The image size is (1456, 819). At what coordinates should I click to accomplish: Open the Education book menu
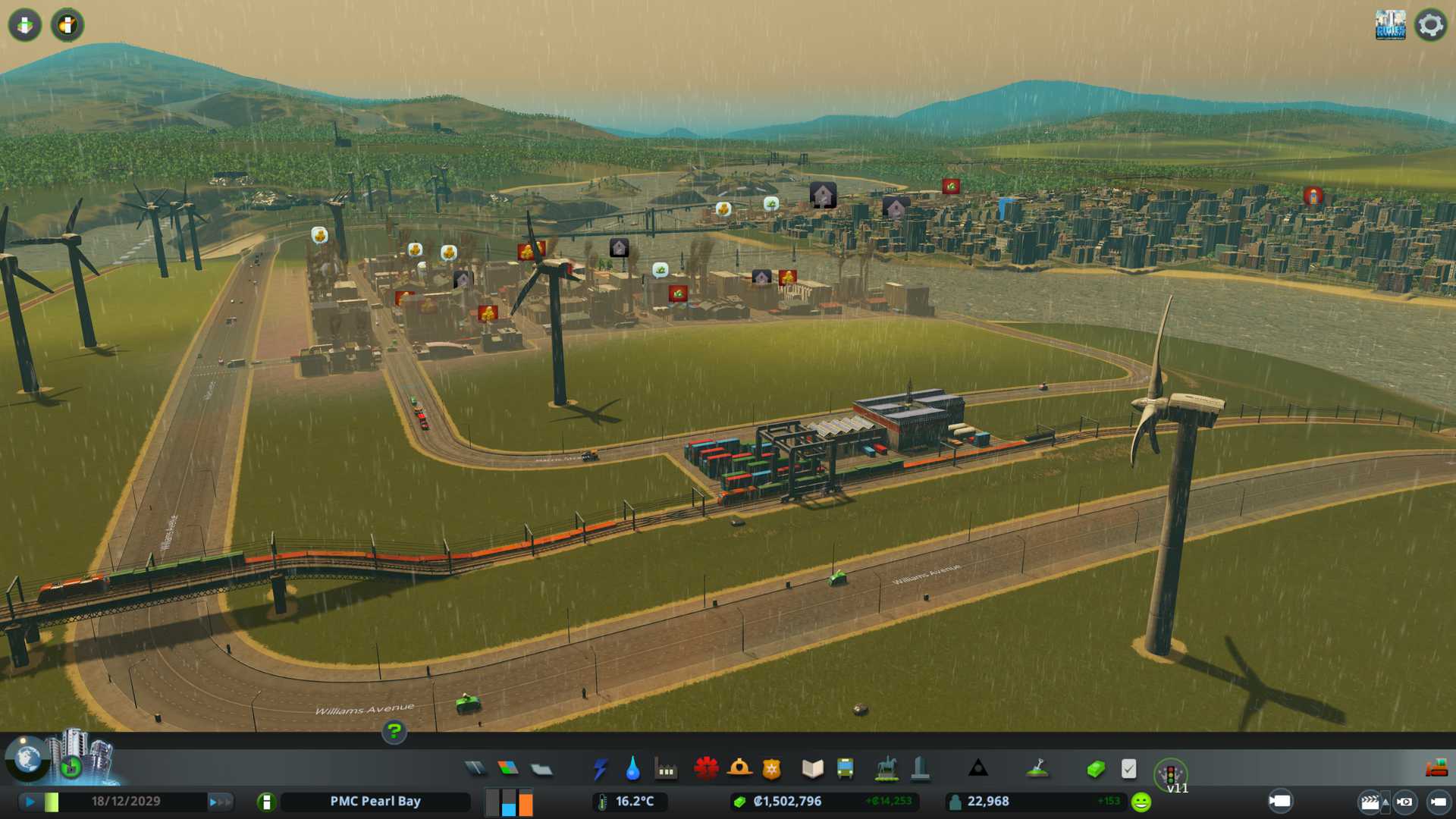pos(812,769)
